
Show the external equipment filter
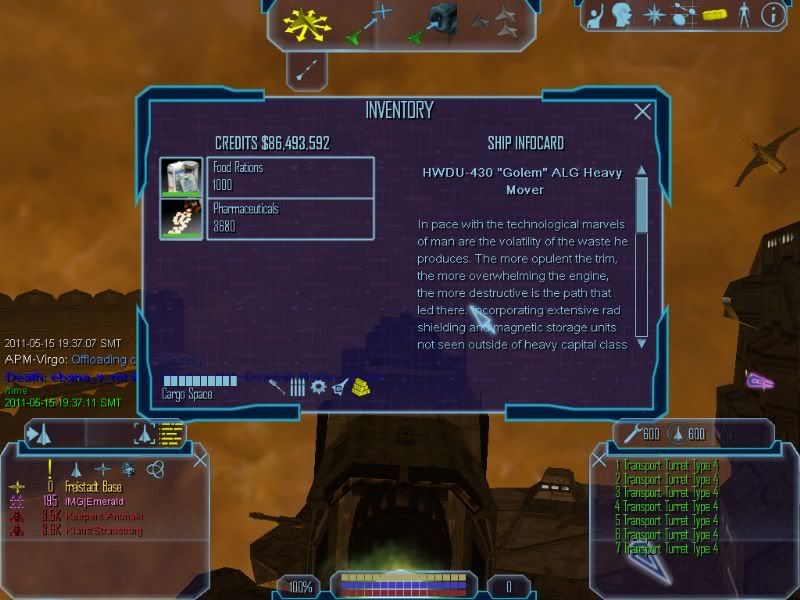[340, 387]
